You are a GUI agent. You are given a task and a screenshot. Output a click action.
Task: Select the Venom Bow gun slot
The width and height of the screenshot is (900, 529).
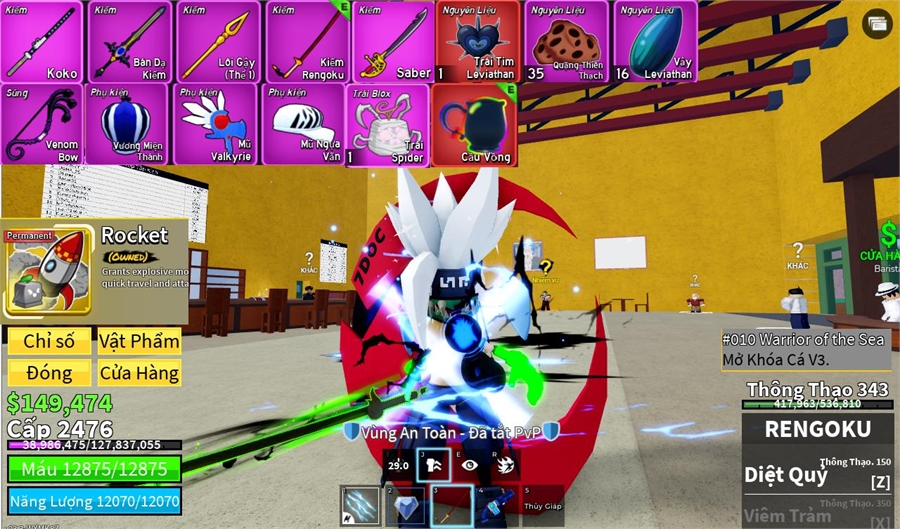[x=42, y=124]
